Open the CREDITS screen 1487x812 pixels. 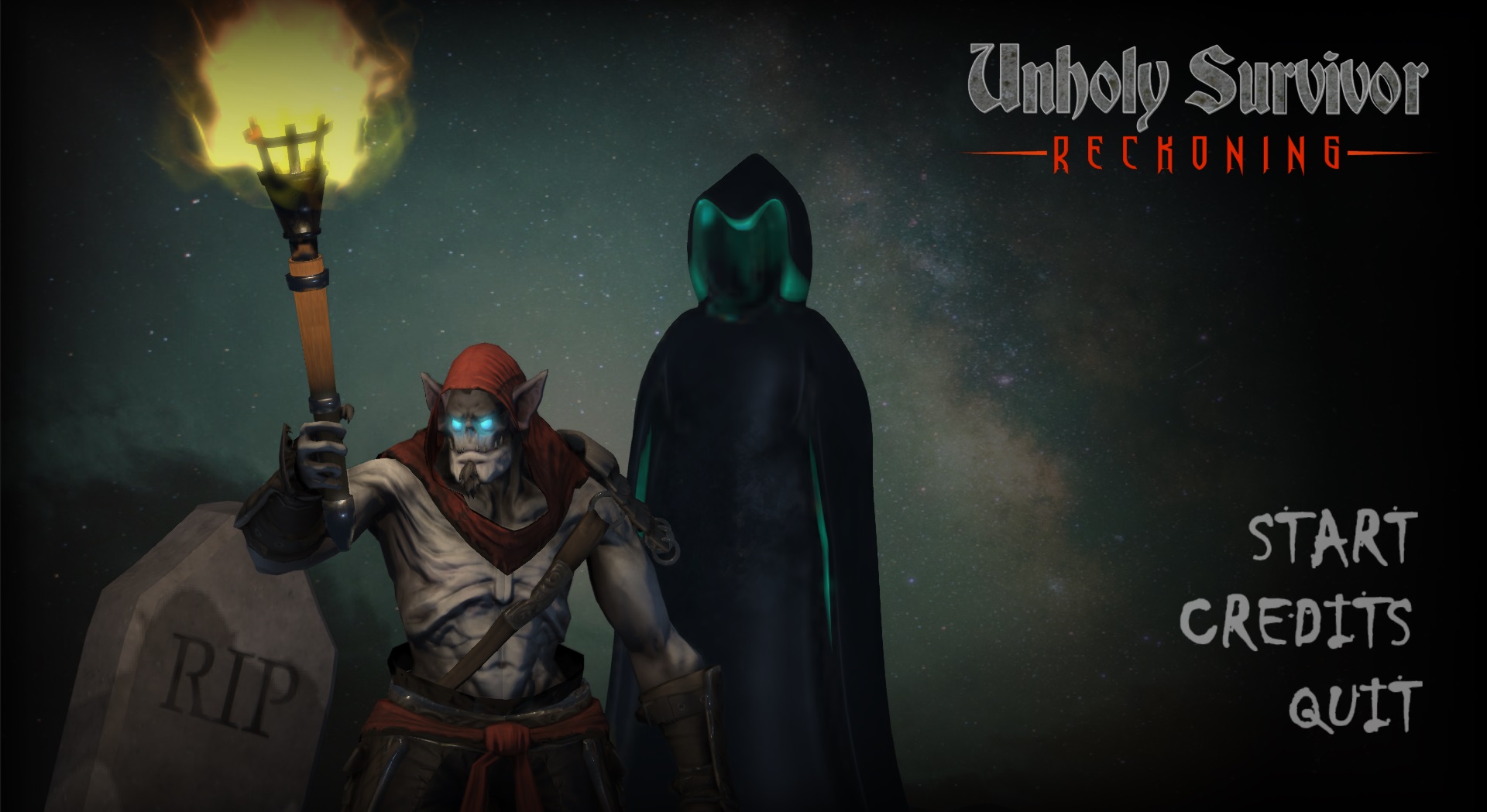(x=1296, y=622)
